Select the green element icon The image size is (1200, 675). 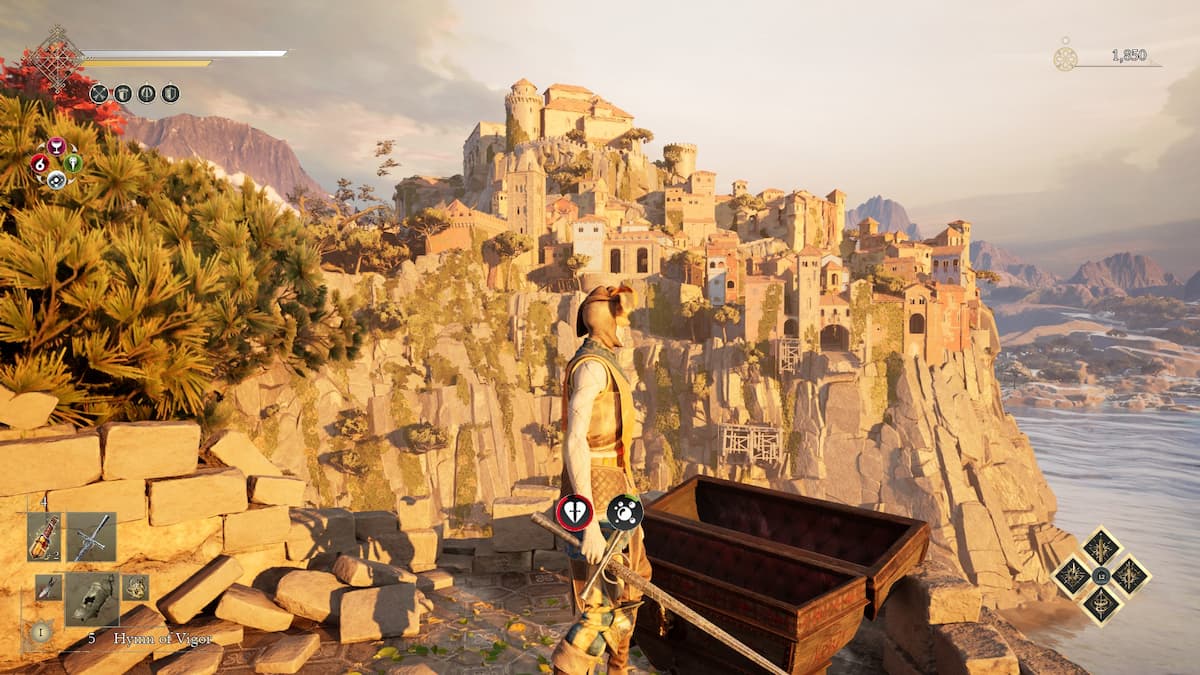click(x=73, y=163)
